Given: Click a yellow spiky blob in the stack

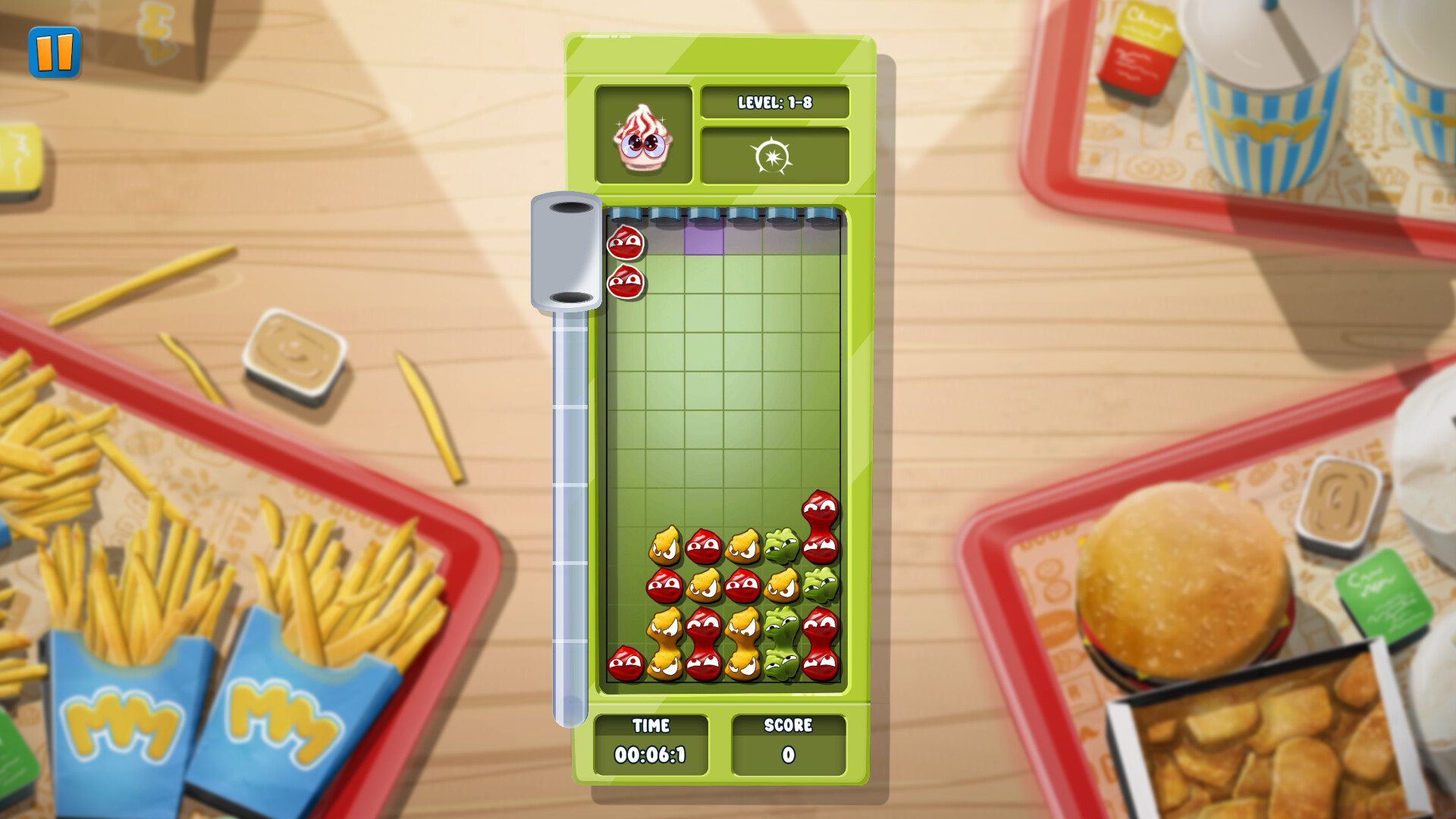Looking at the screenshot, I should coord(665,545).
